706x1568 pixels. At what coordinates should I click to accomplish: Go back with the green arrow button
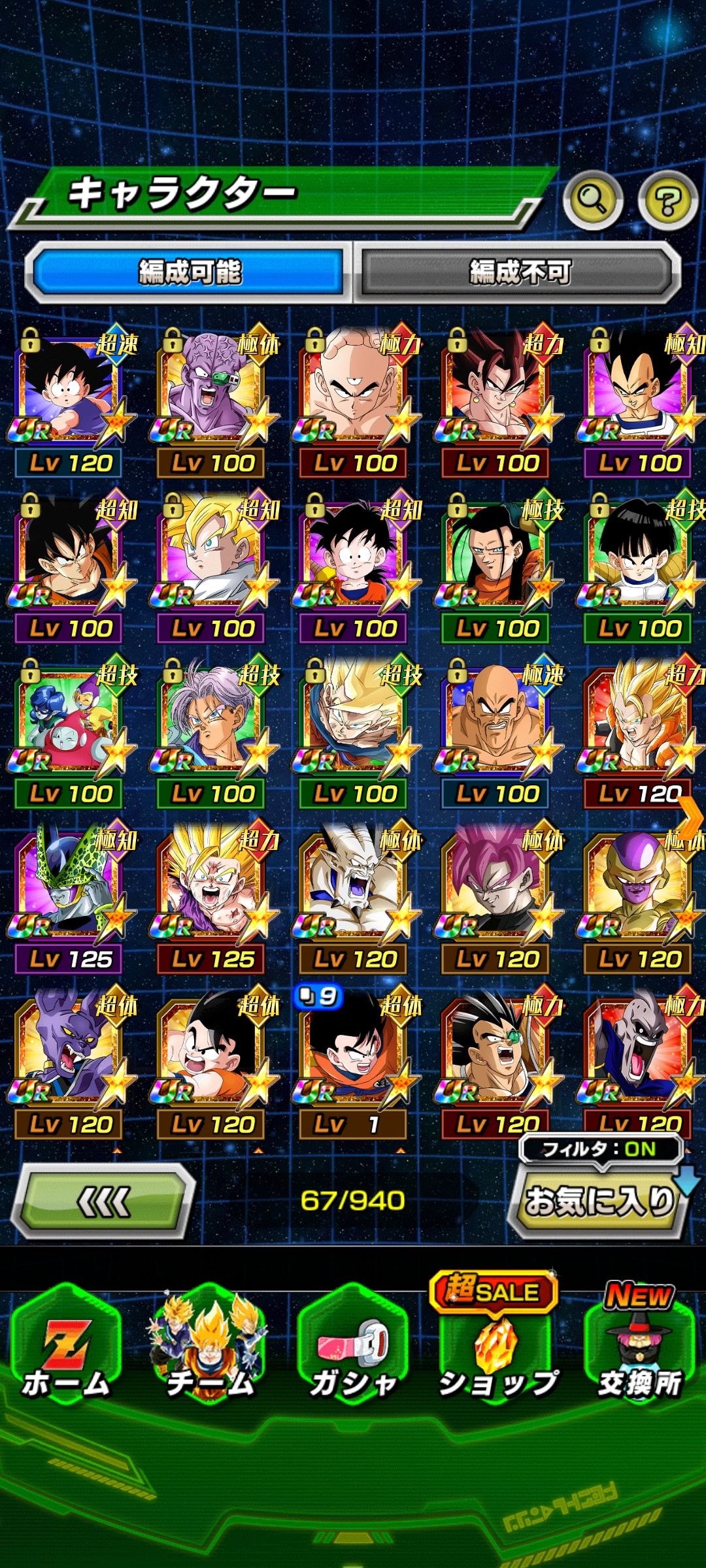coord(103,1201)
